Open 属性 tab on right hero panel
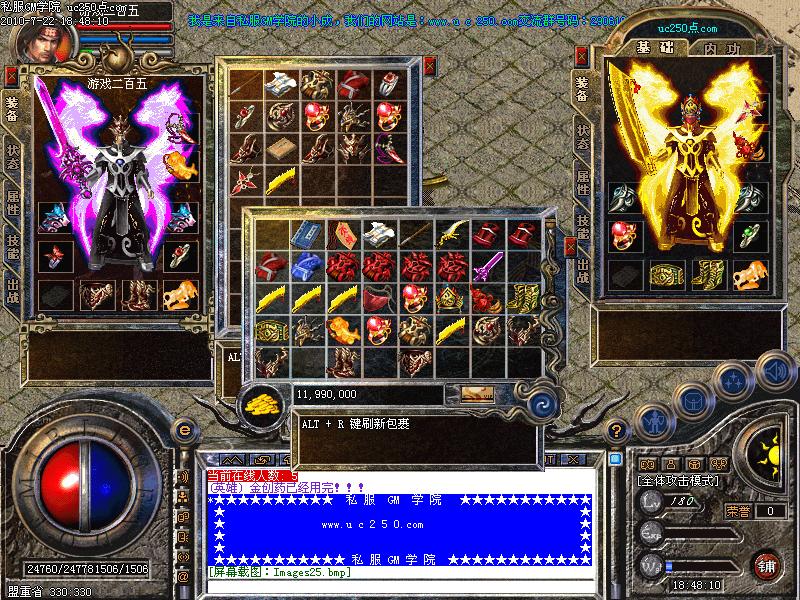The height and width of the screenshot is (600, 800). click(x=582, y=183)
